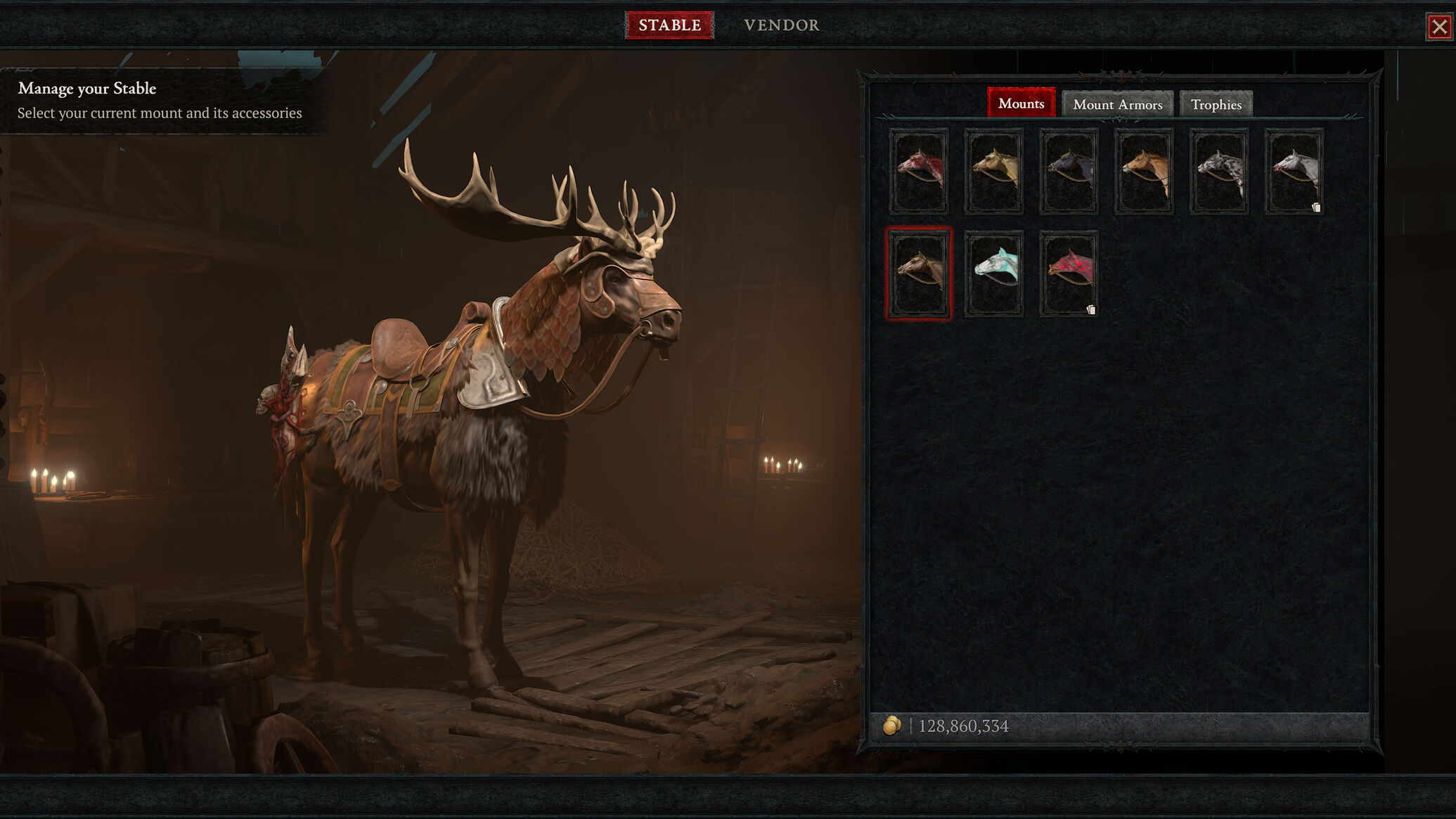This screenshot has height=819, width=1456.
Task: Show the Mount Armors tab
Action: [1117, 104]
